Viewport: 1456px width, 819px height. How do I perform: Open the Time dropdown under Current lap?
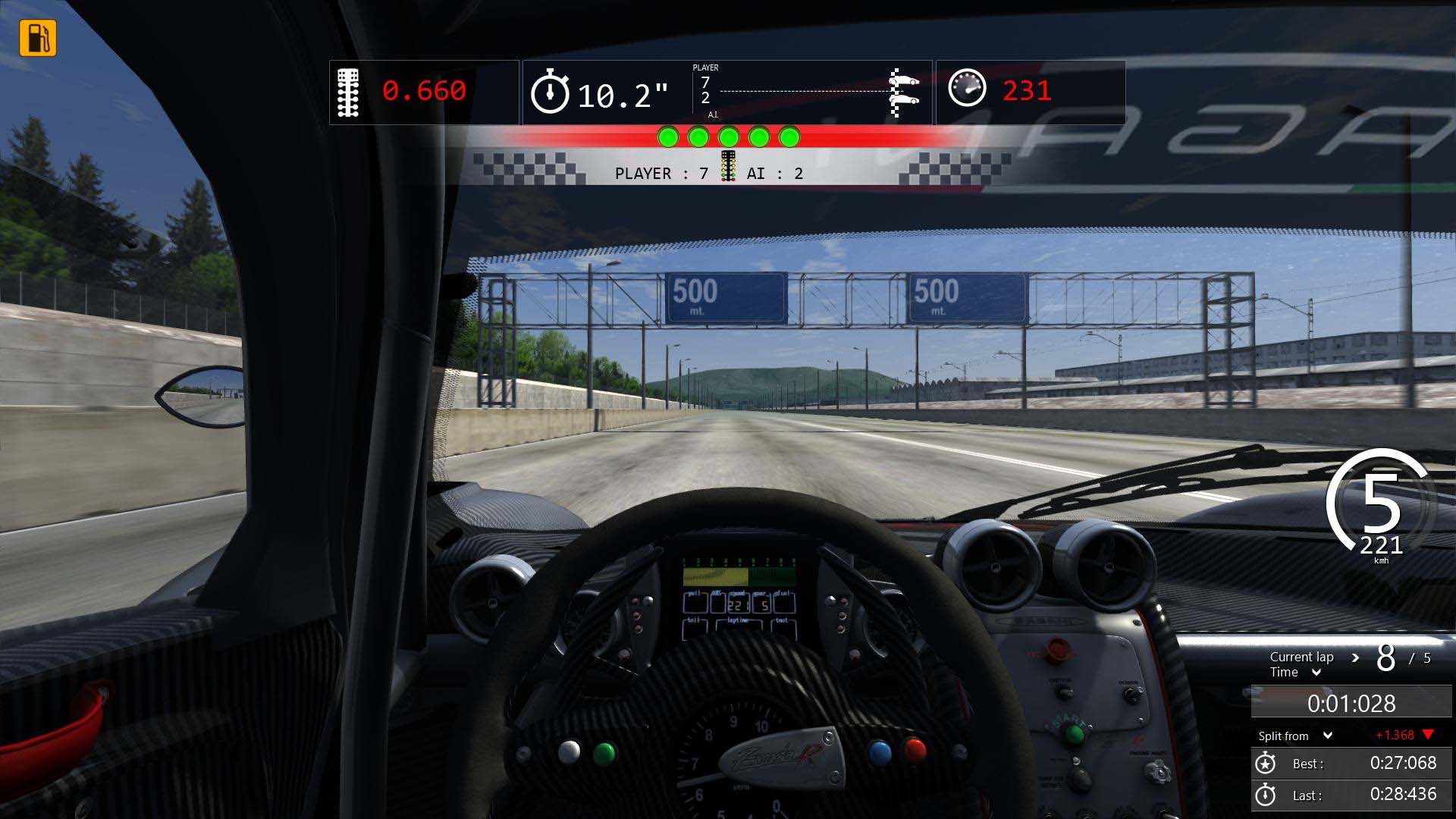(1316, 673)
